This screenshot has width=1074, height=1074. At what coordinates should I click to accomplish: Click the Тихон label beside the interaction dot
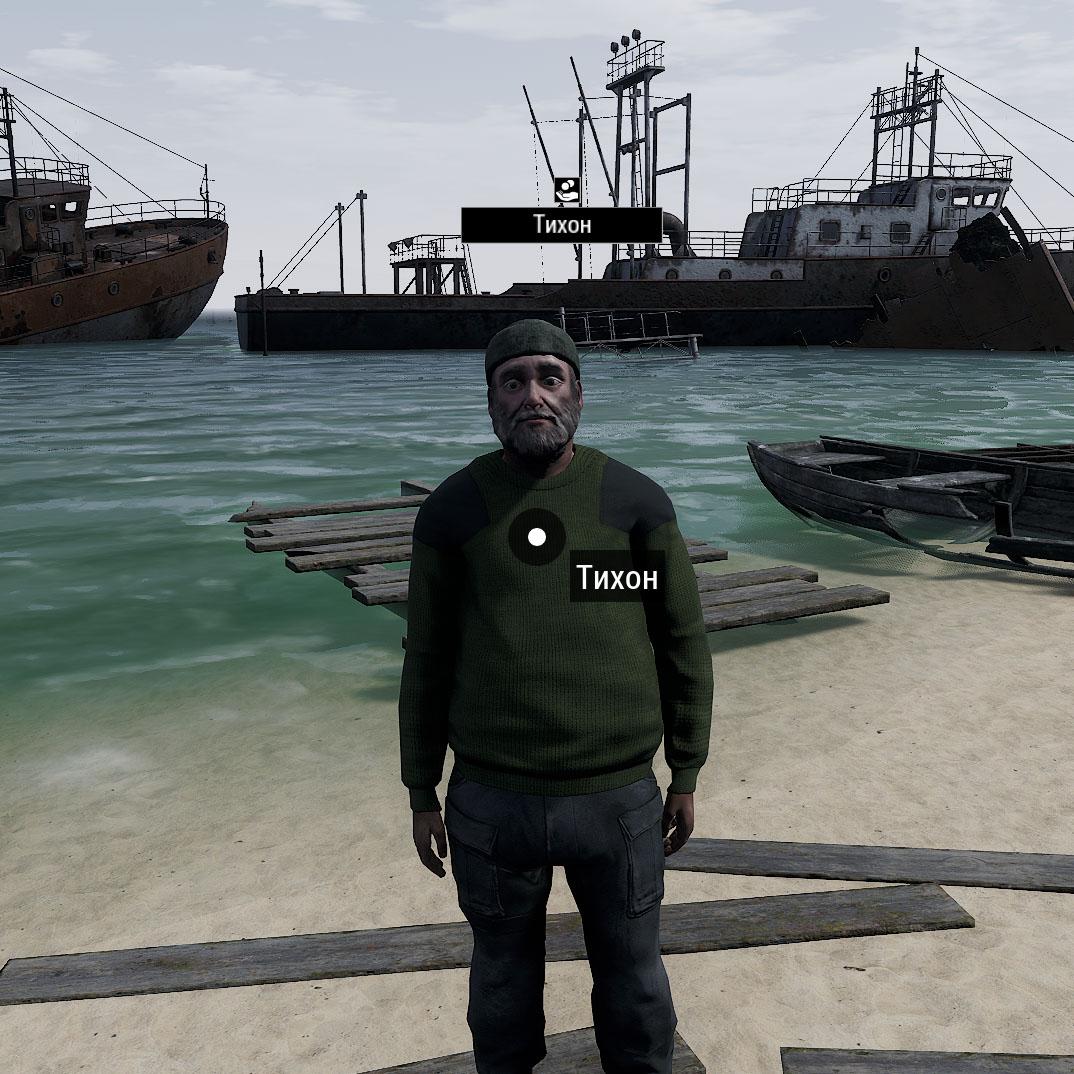(617, 578)
